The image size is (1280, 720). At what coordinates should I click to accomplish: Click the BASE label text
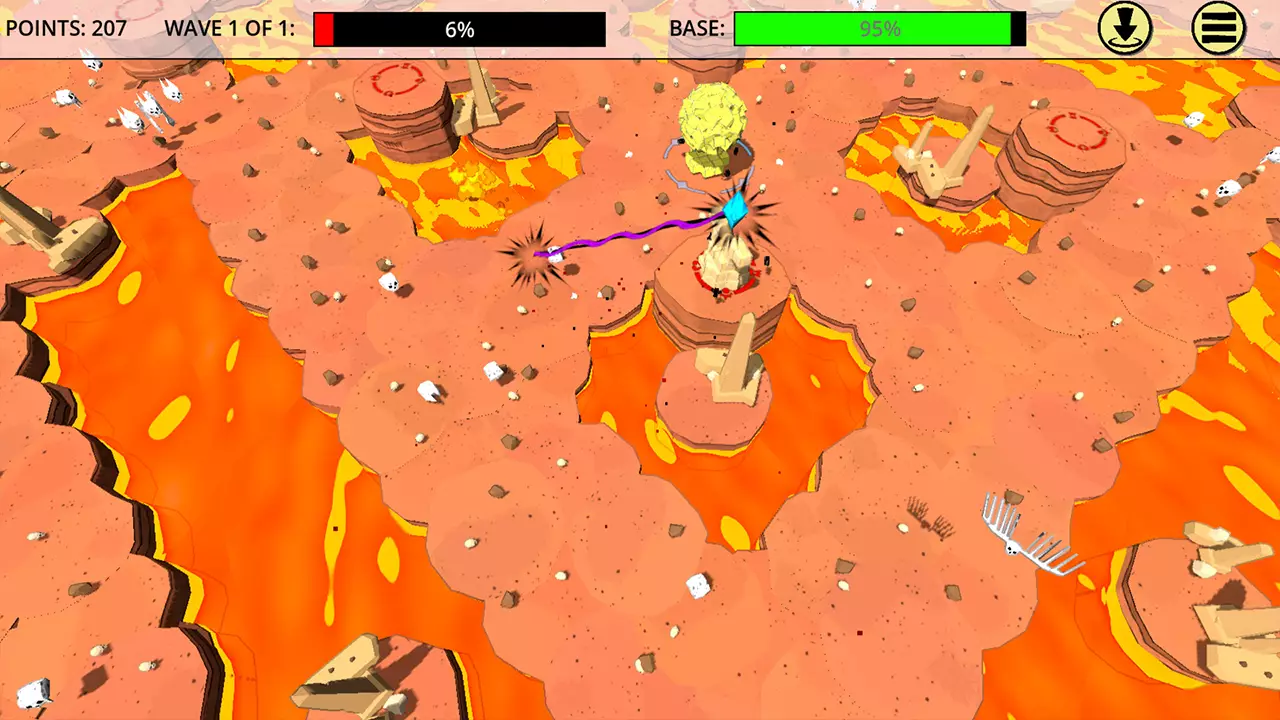697,29
